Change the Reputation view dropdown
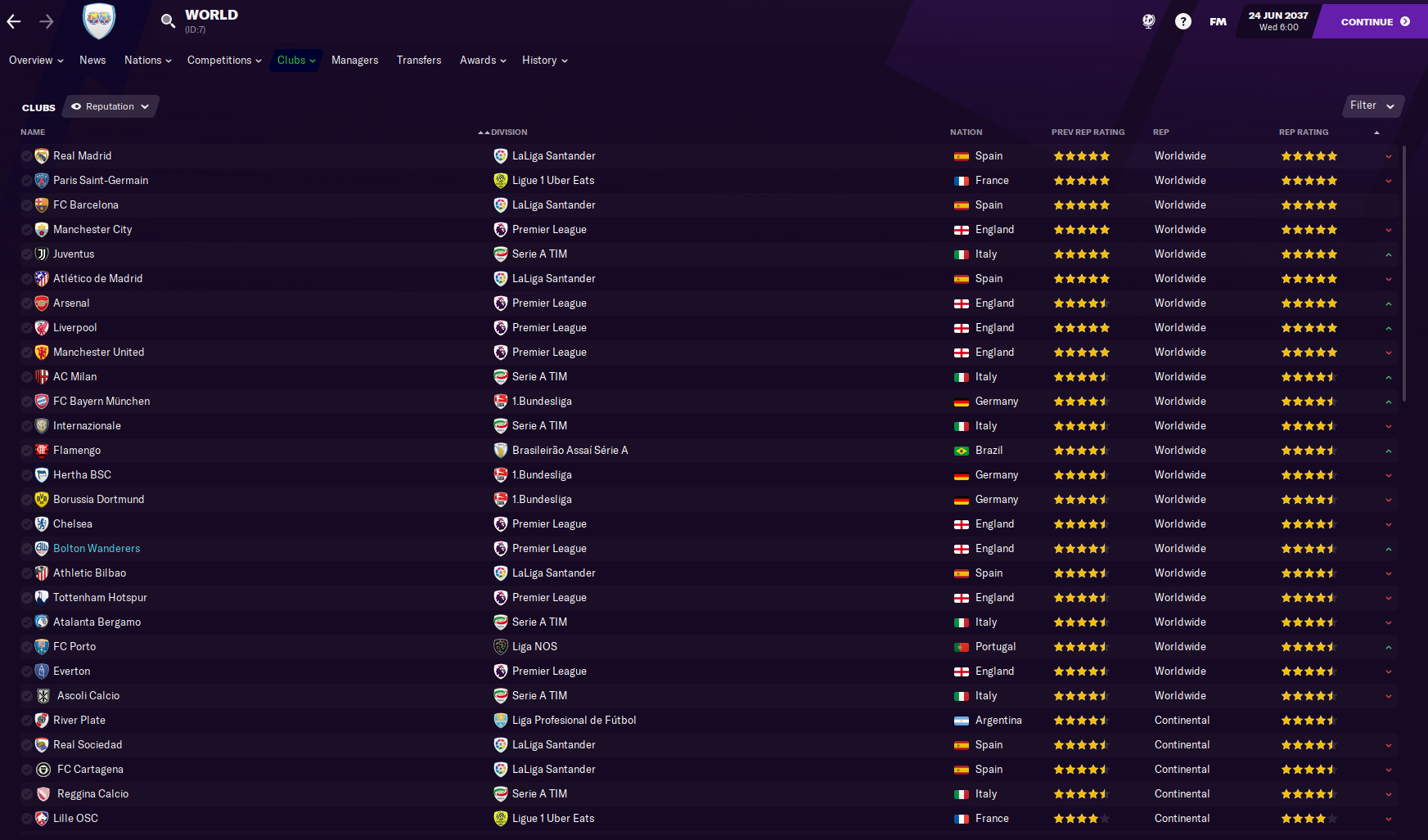The image size is (1428, 840). pos(110,107)
